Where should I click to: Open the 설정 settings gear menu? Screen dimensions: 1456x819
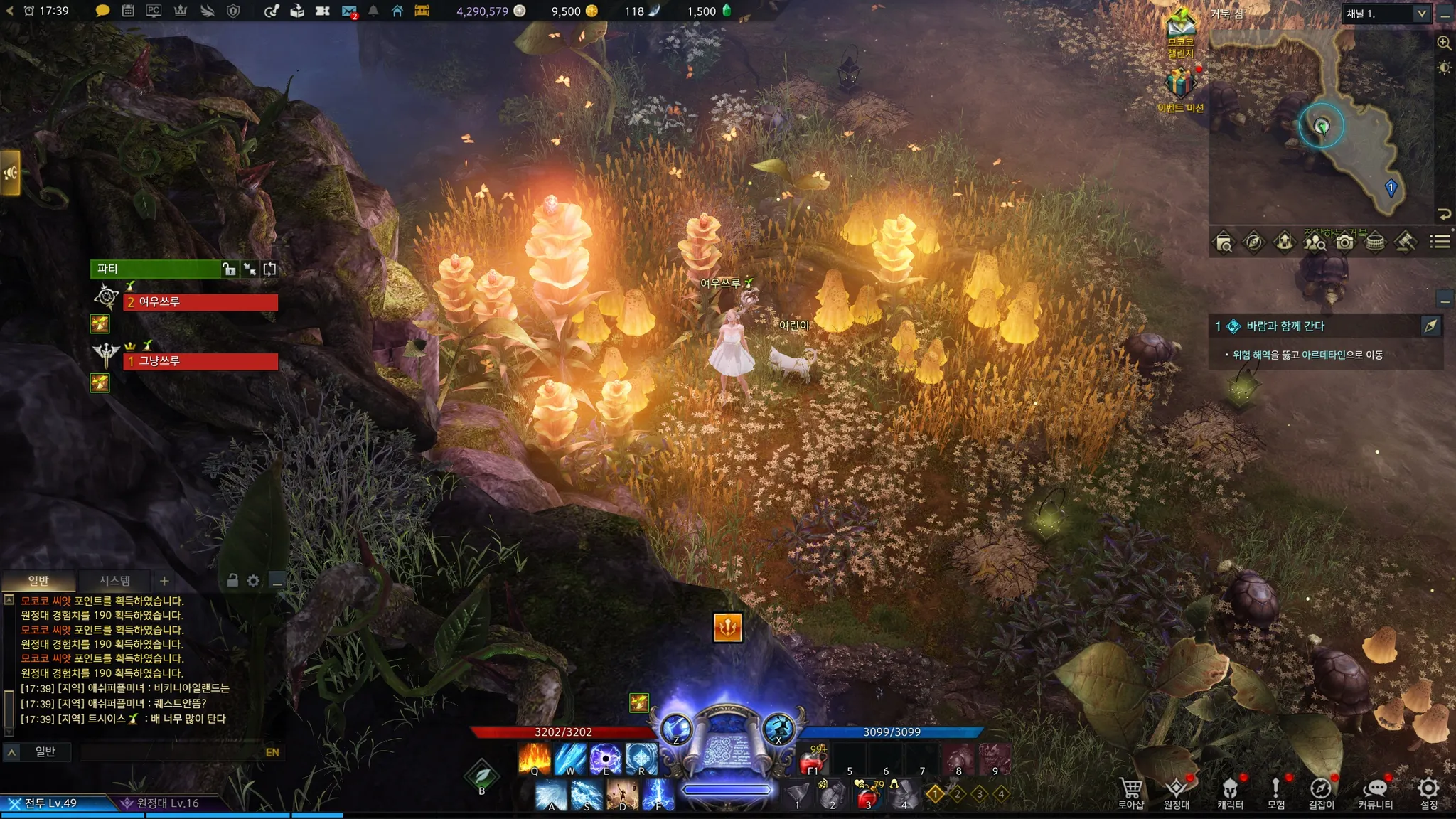click(1428, 792)
